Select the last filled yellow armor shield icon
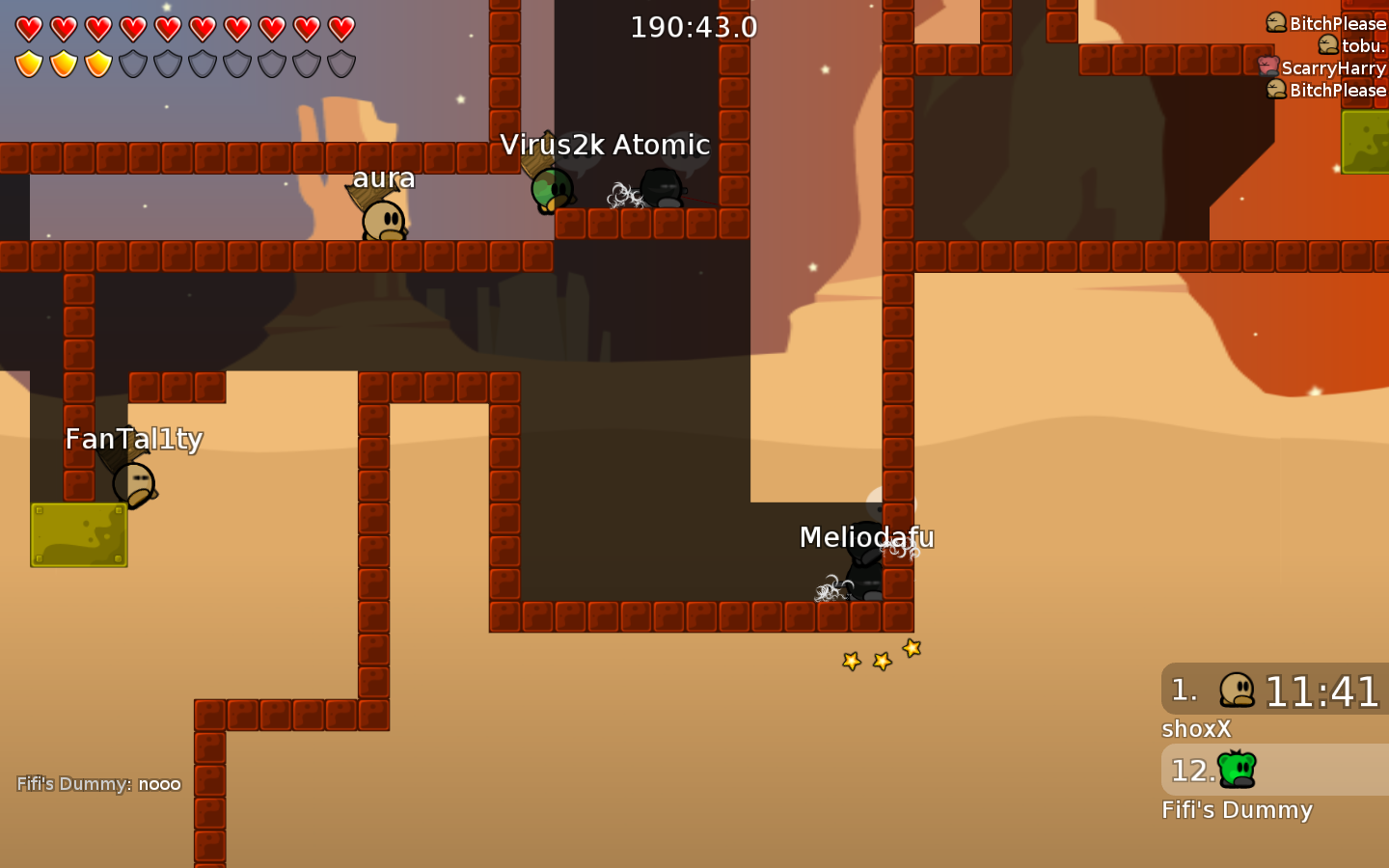This screenshot has height=868, width=1389. pyautogui.click(x=98, y=64)
